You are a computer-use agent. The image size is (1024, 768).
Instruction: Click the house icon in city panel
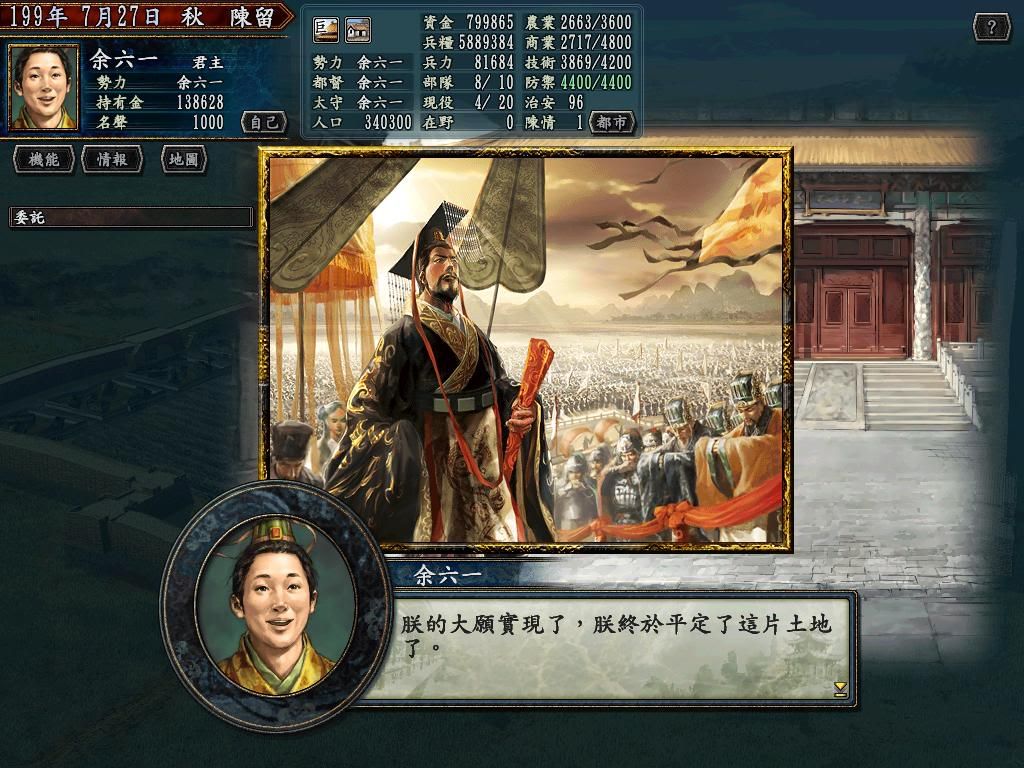358,30
